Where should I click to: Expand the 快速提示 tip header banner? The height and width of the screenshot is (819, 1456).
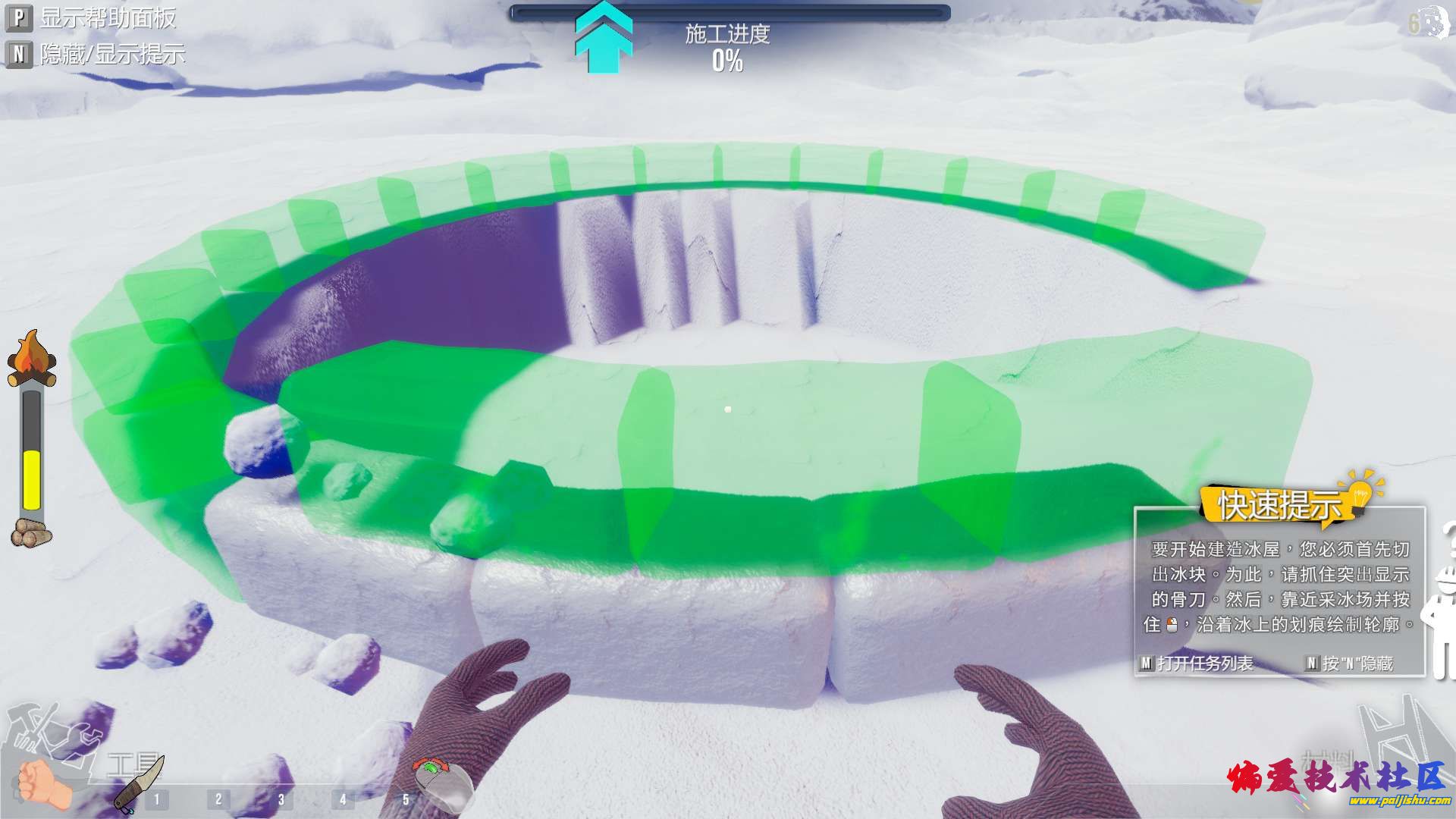[x=1280, y=504]
